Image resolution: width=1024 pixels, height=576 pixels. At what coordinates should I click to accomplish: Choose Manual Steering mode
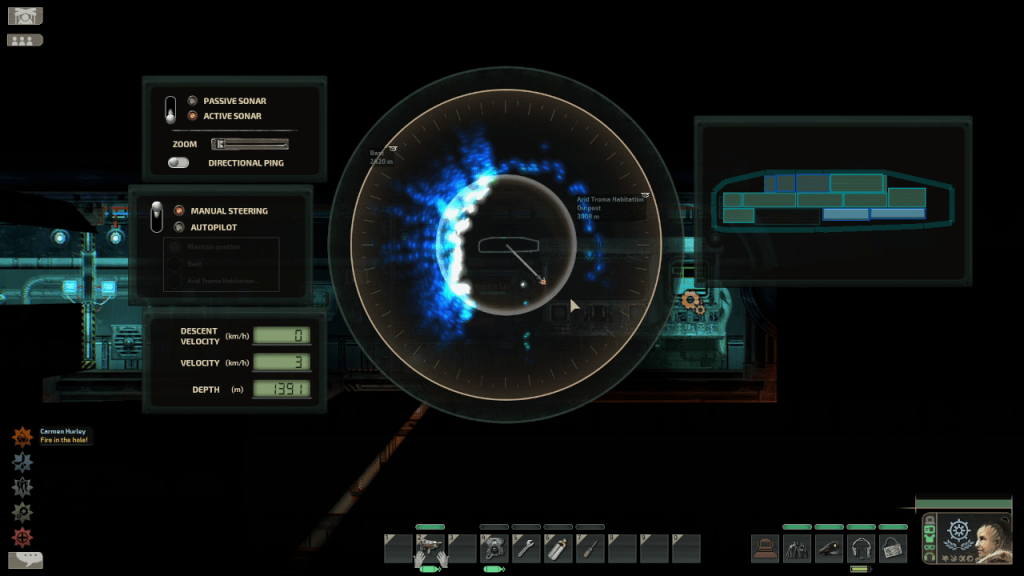point(179,211)
